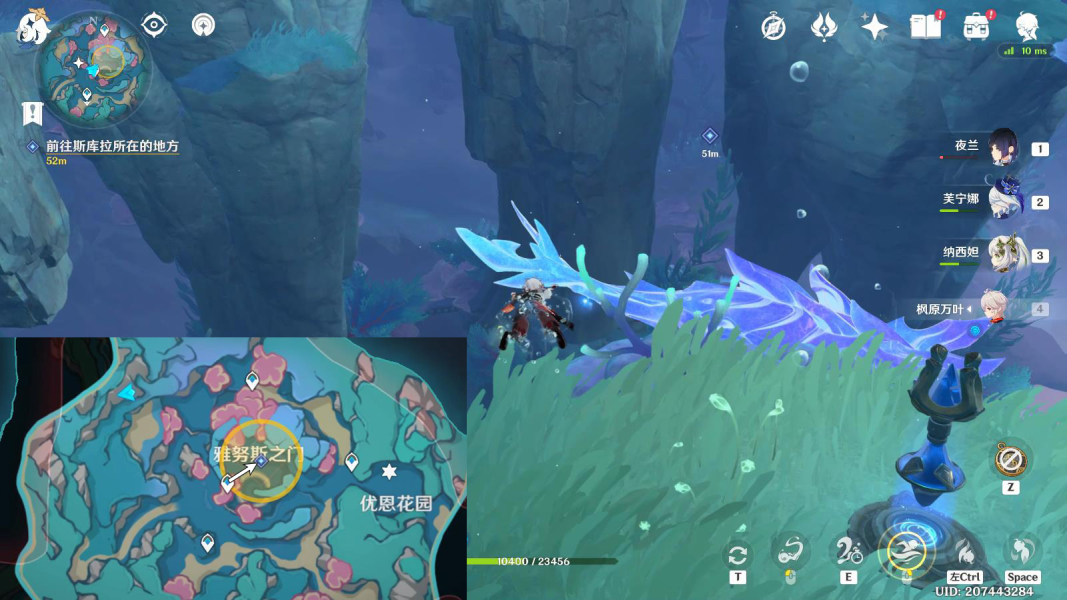Open the compass events icon

(773, 27)
